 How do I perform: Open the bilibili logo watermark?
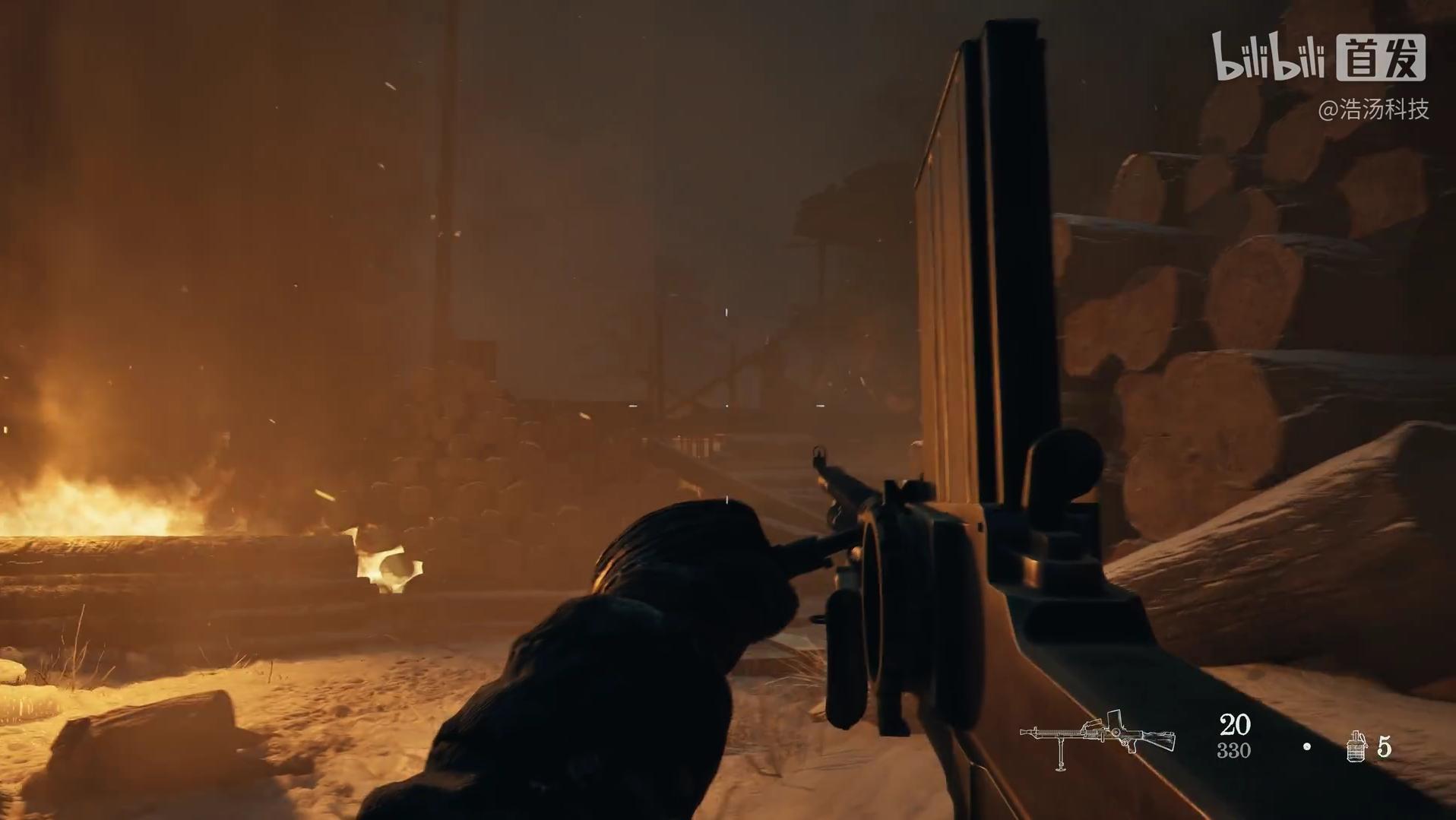pyautogui.click(x=1268, y=56)
